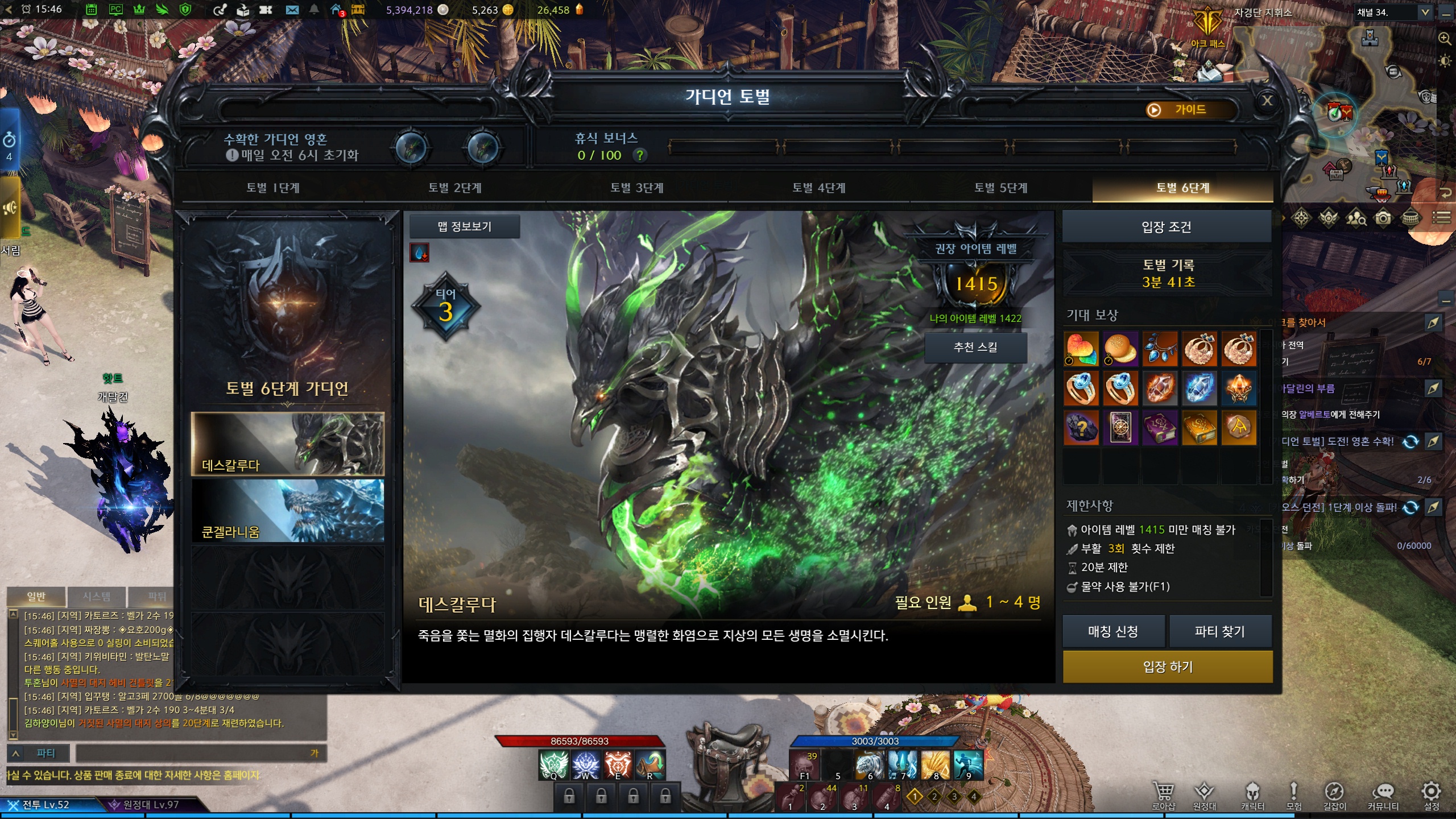1456x819 pixels.
Task: Enter the raid with 입장 하기
Action: [x=1167, y=667]
